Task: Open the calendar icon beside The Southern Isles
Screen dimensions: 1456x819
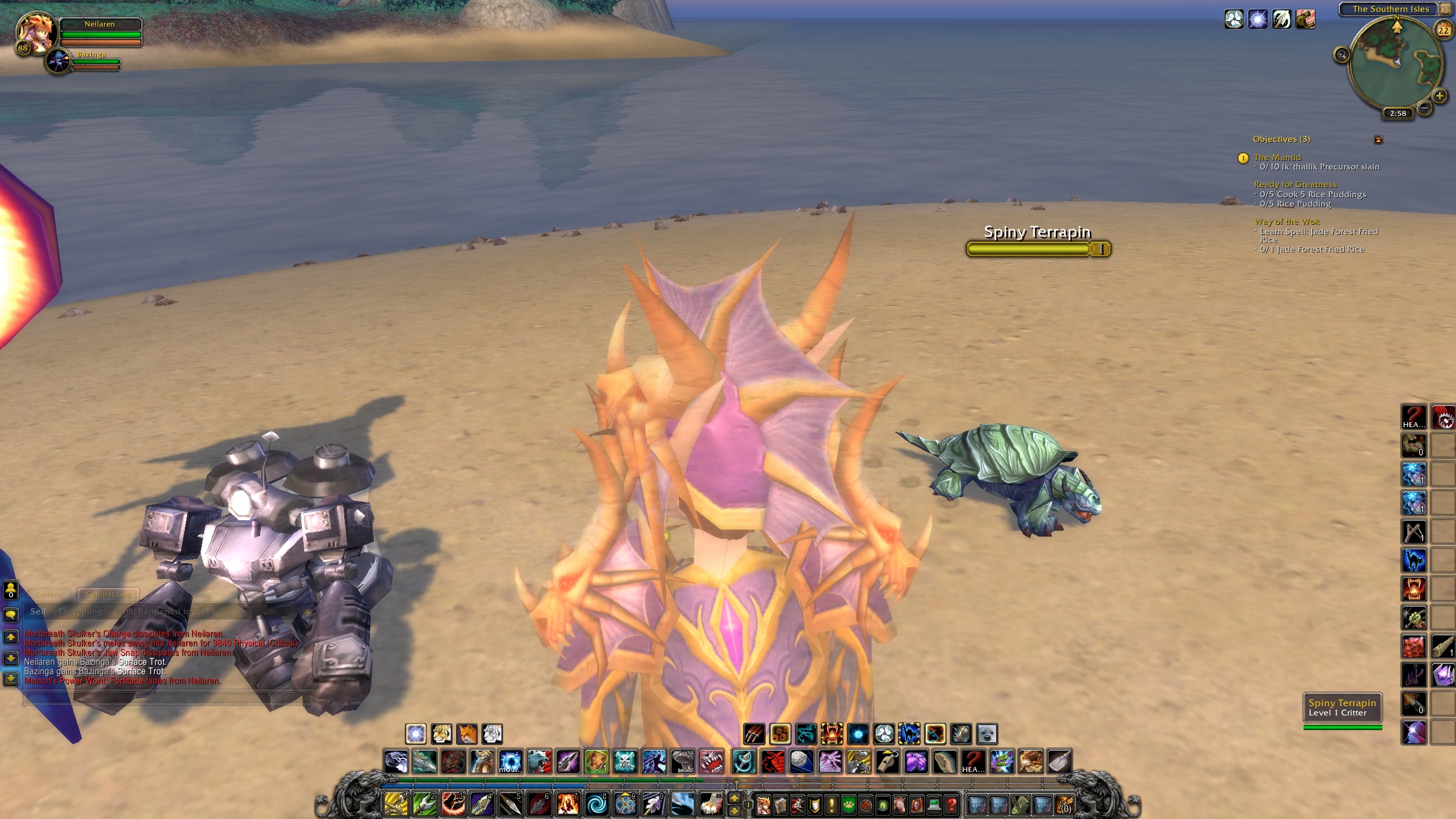Action: [1445, 10]
